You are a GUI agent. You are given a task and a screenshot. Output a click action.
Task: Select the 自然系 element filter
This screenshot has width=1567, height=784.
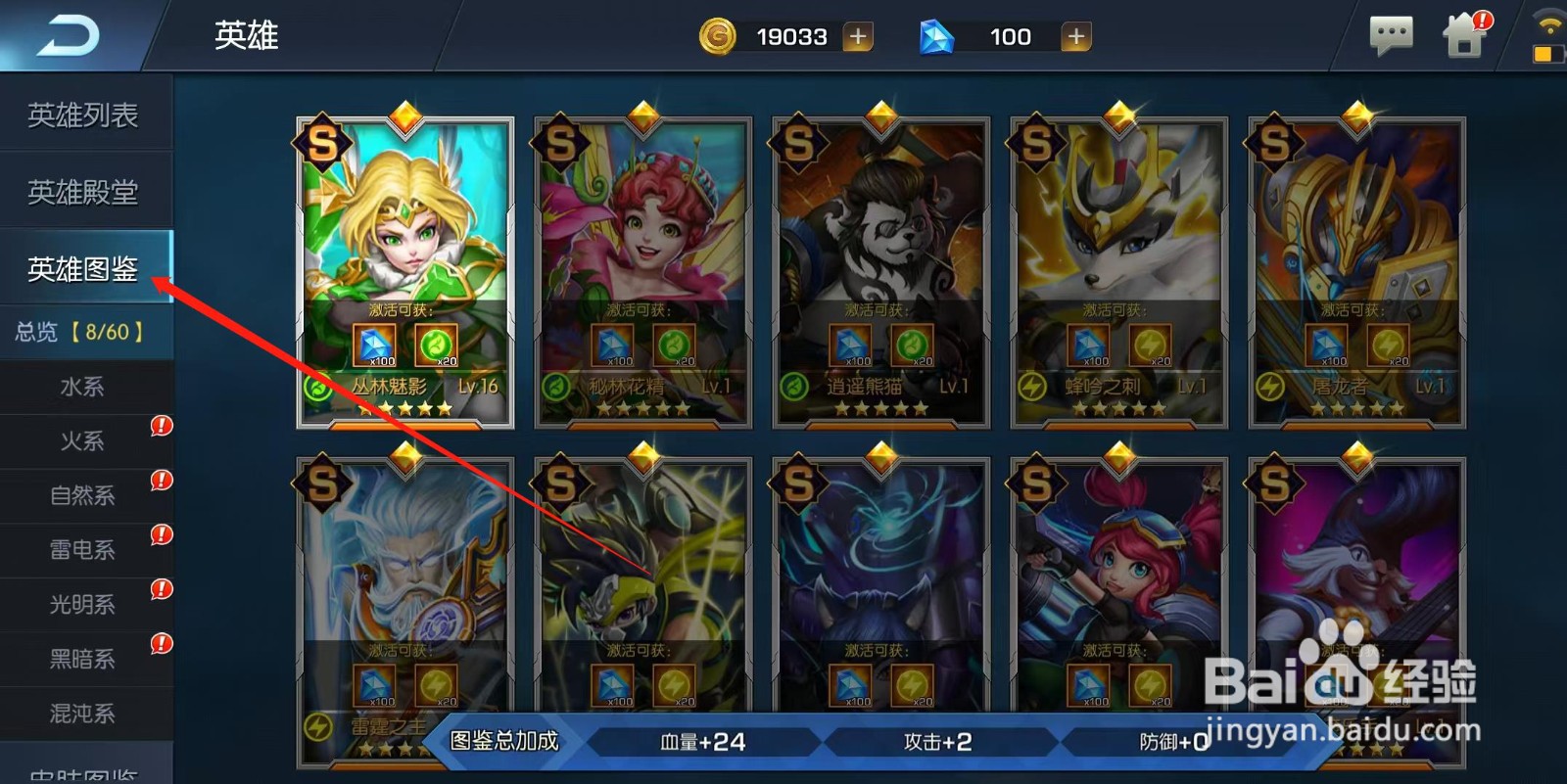(84, 496)
